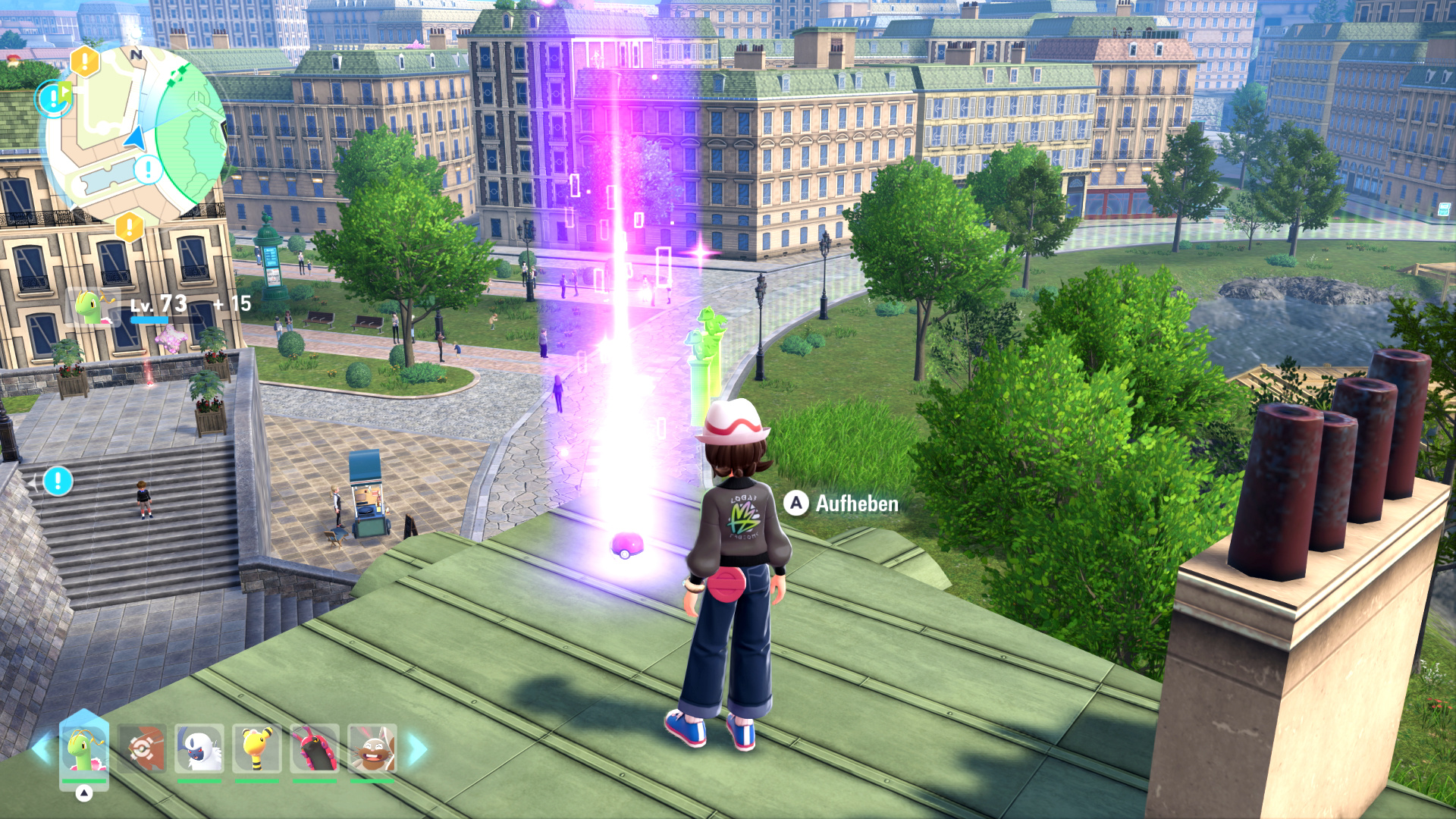
Task: Choose Diggersby from the party bar
Action: click(x=372, y=749)
